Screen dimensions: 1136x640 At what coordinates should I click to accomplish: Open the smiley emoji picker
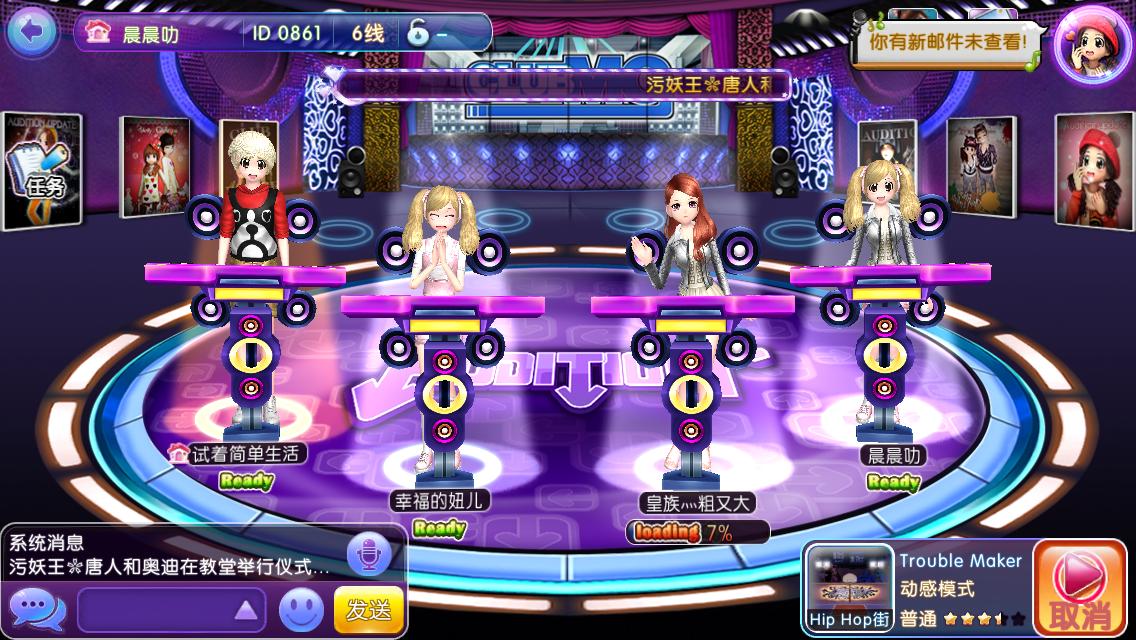point(301,608)
